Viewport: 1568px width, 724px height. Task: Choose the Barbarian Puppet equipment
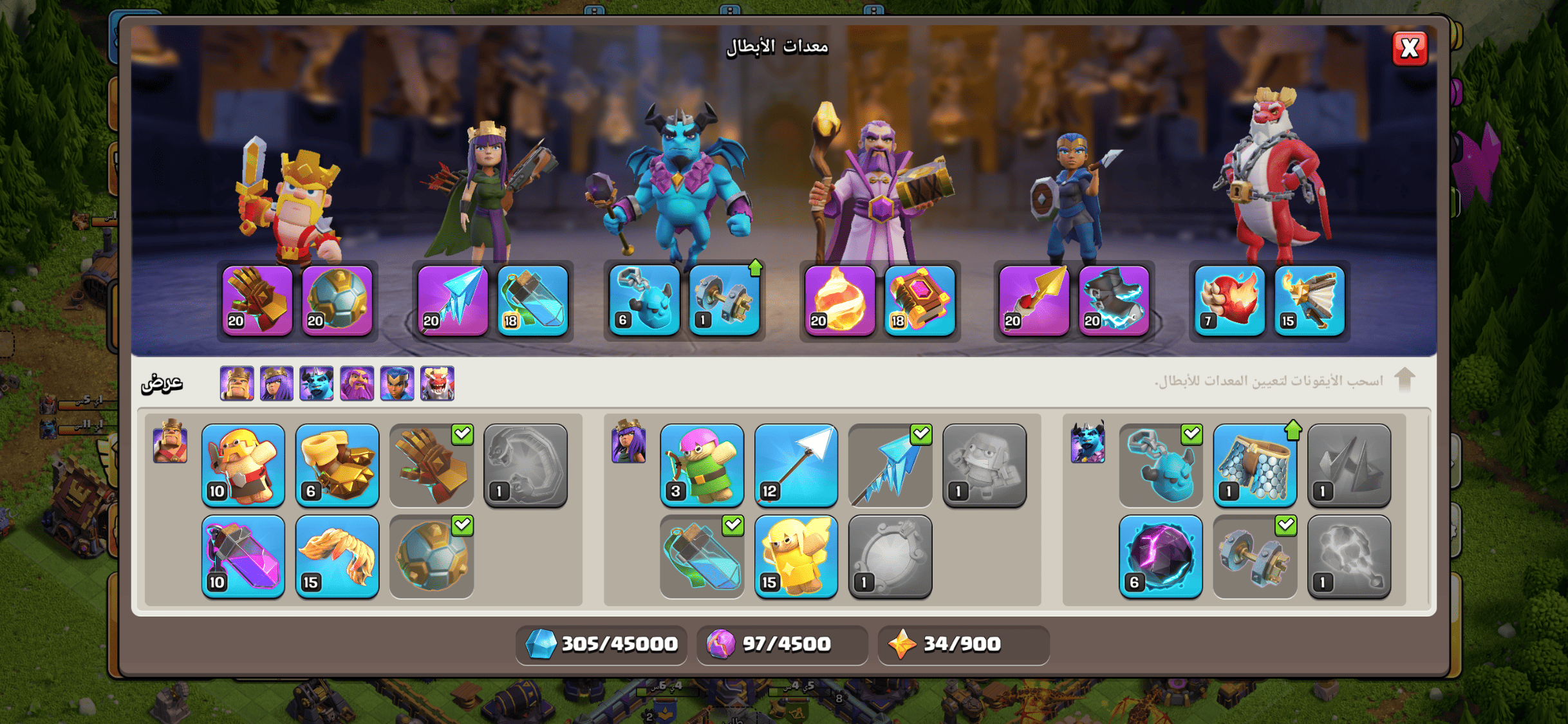[x=243, y=465]
